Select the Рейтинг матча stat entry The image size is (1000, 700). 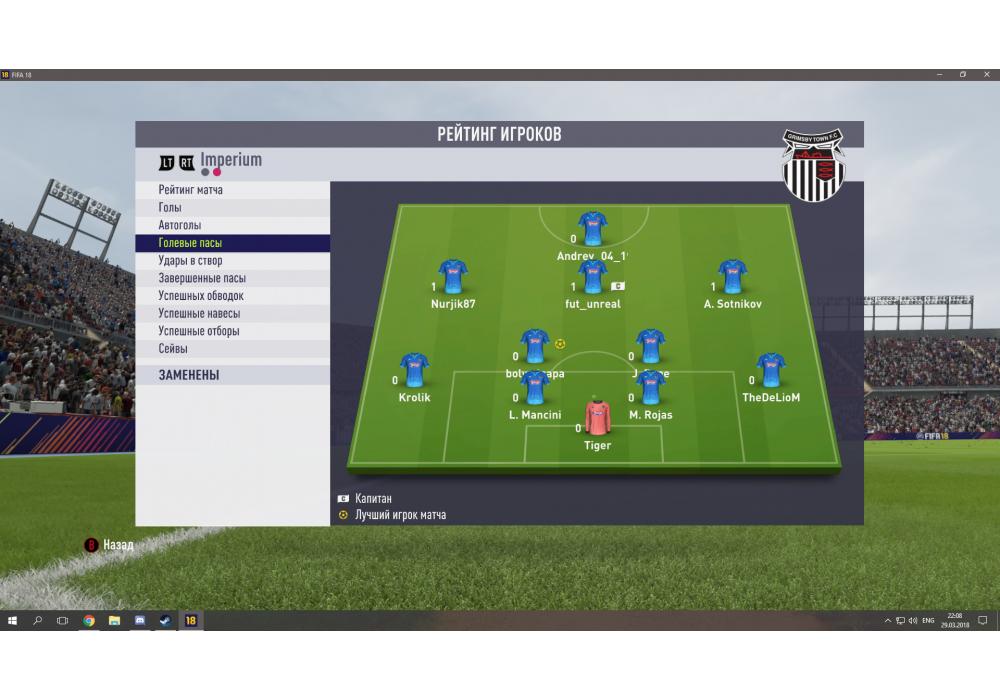(191, 190)
